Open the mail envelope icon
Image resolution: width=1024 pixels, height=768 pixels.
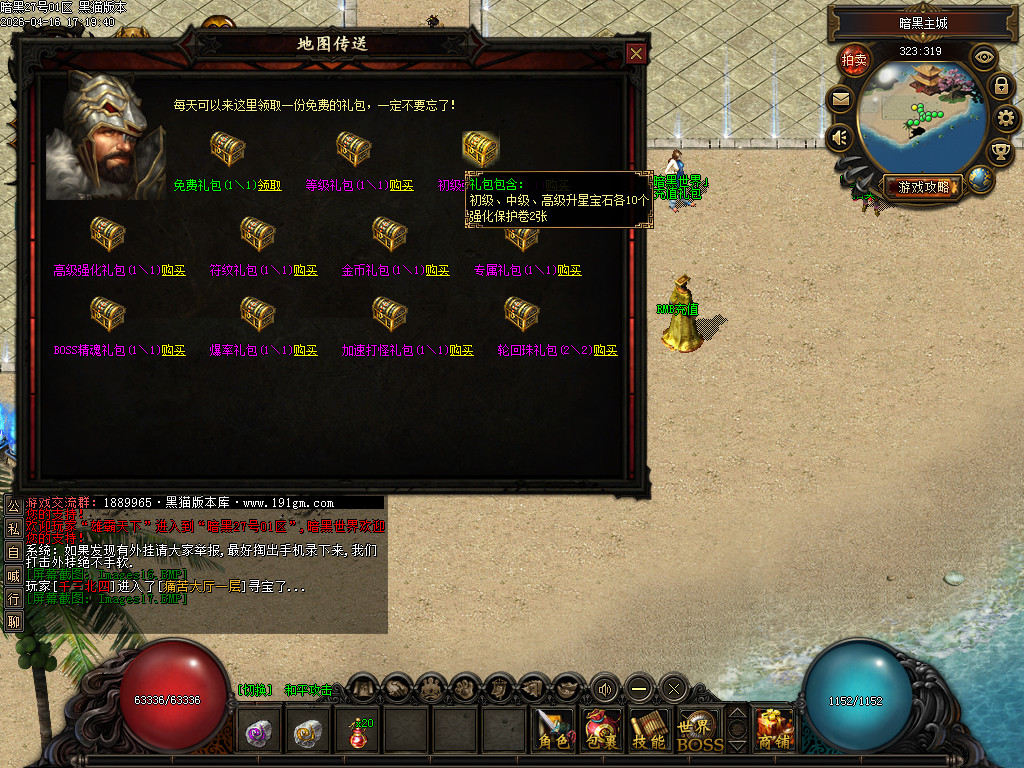(x=840, y=99)
